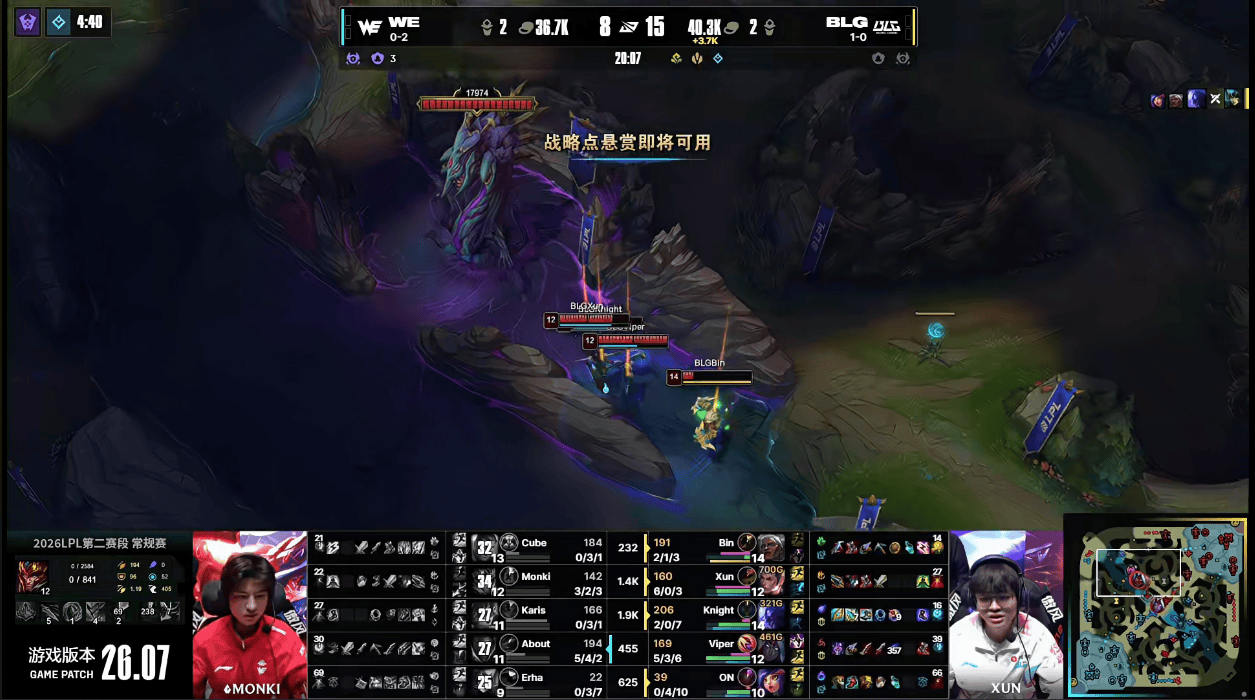
Task: Open the XUN player camera
Action: (1005, 614)
